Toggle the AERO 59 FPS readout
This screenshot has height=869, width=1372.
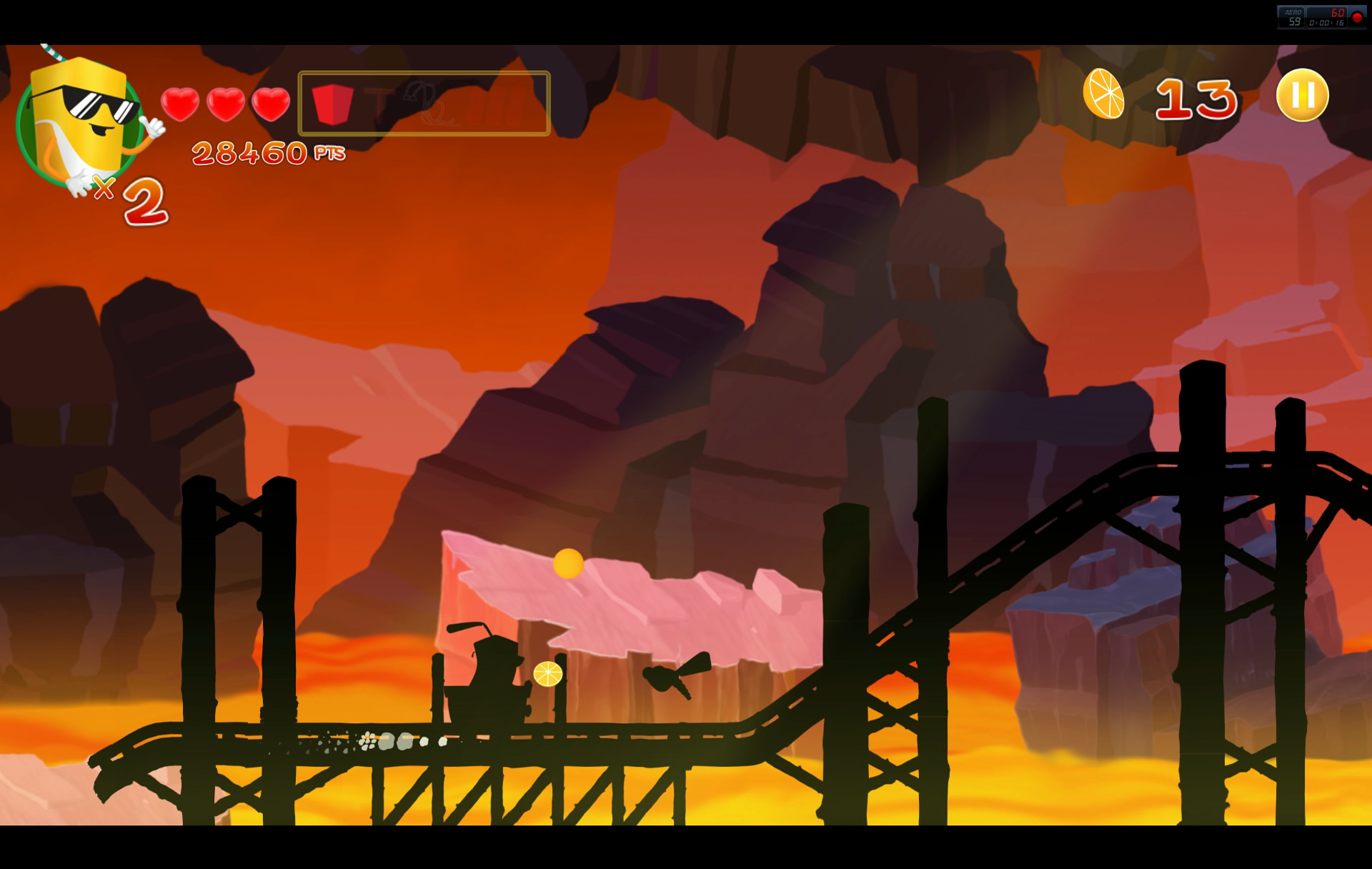pos(1293,19)
